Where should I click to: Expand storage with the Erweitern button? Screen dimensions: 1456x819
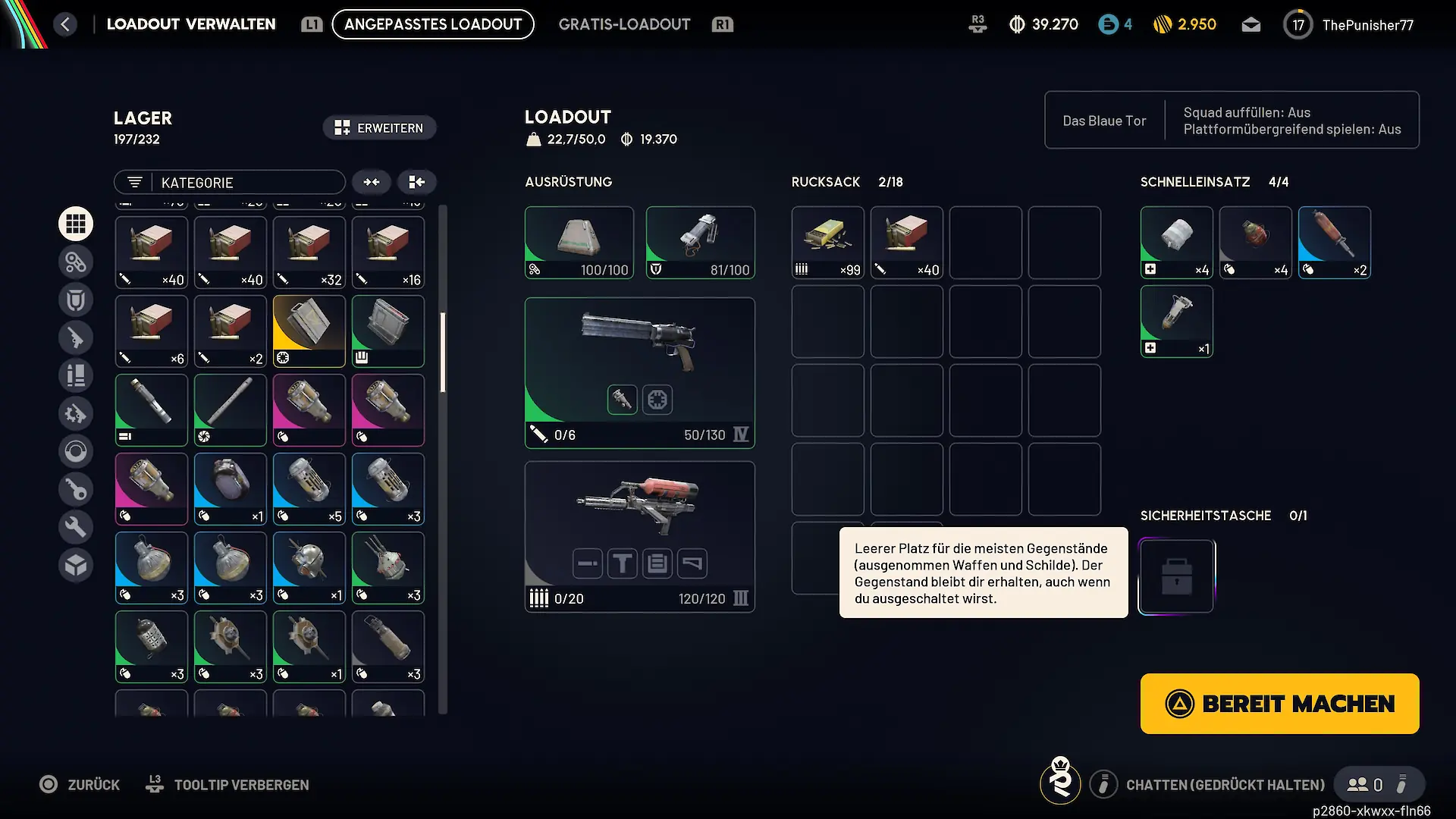coord(379,128)
